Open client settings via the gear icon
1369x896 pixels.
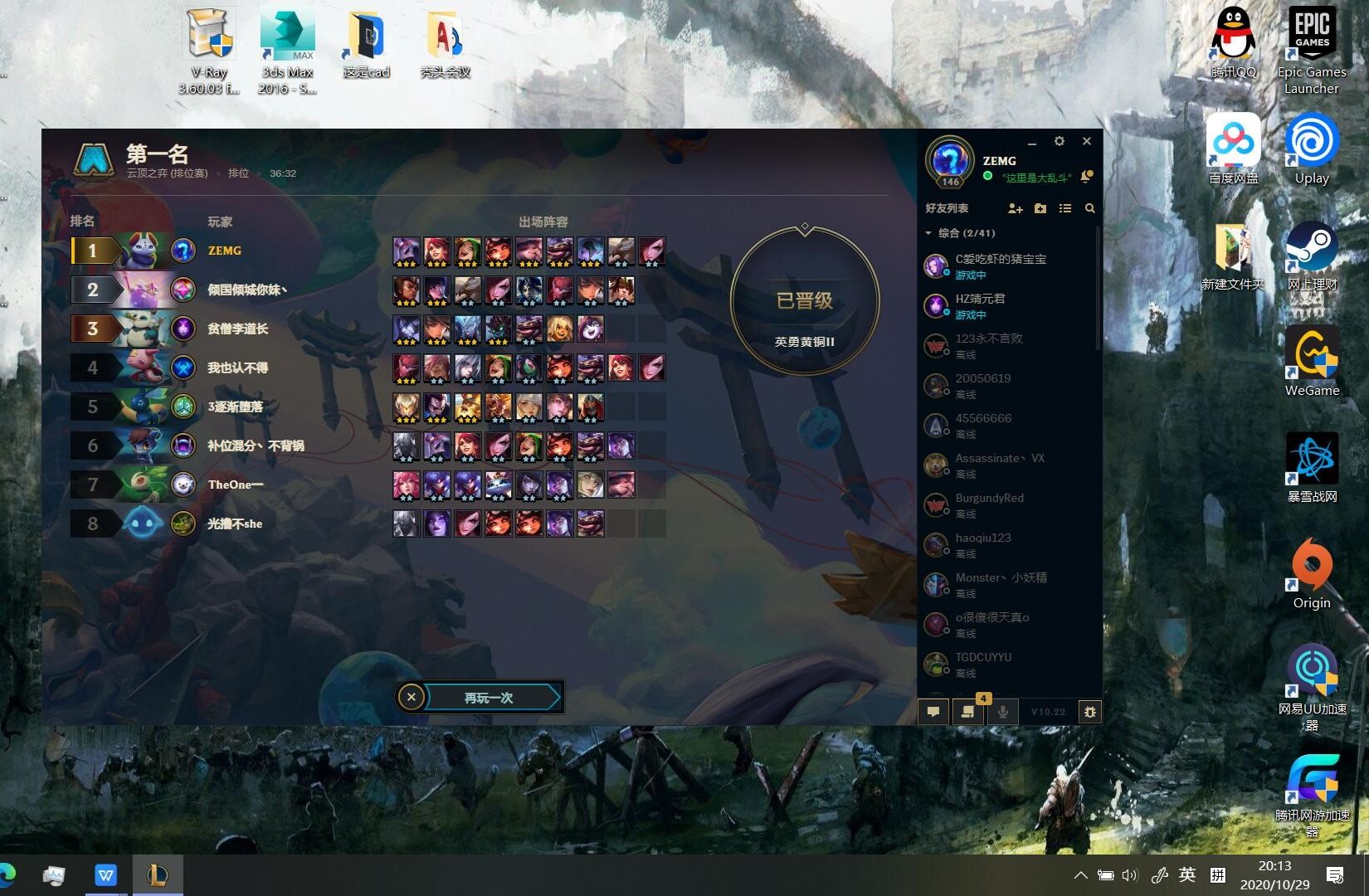pos(1059,142)
